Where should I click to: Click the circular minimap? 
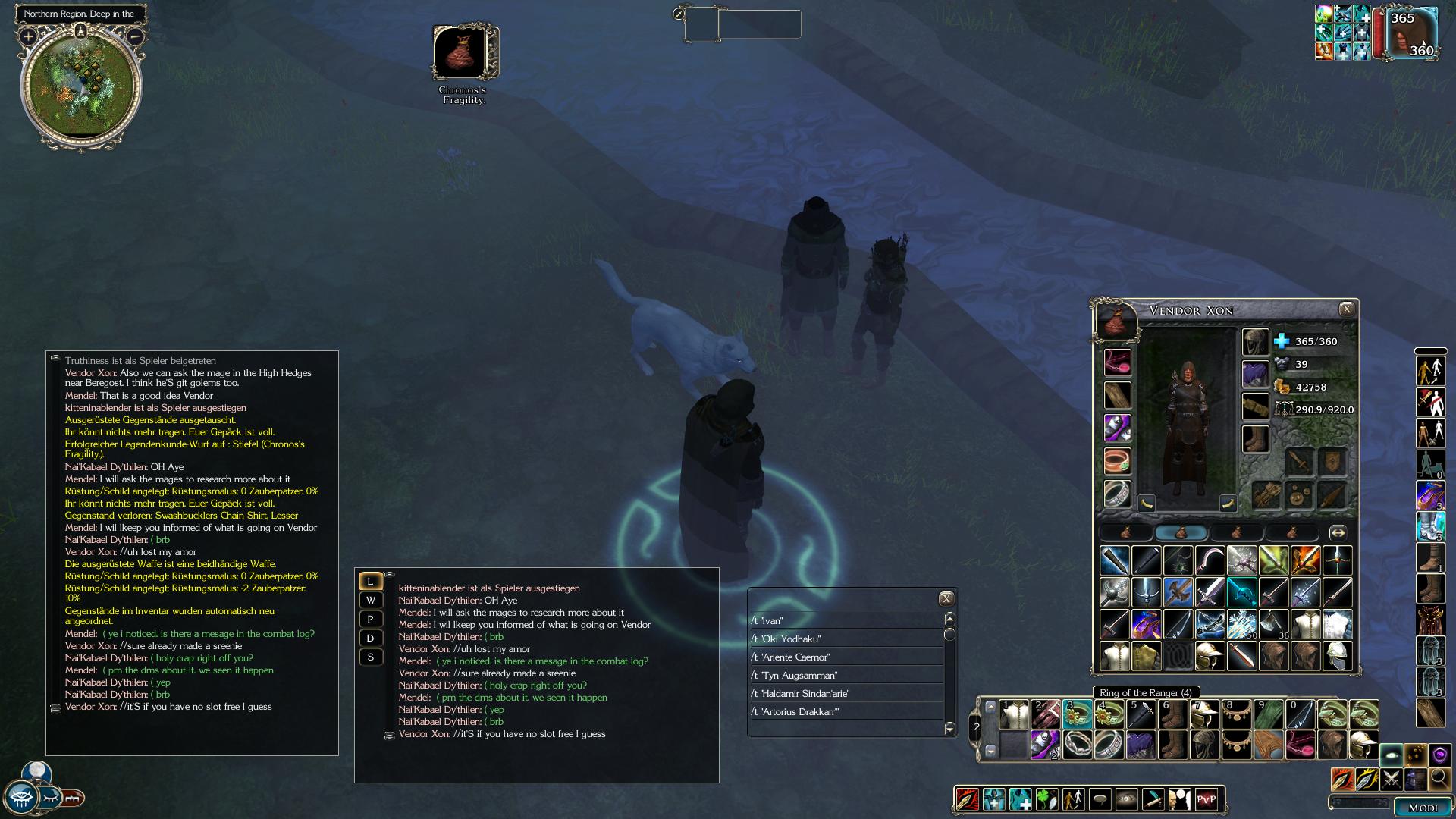pos(81,86)
